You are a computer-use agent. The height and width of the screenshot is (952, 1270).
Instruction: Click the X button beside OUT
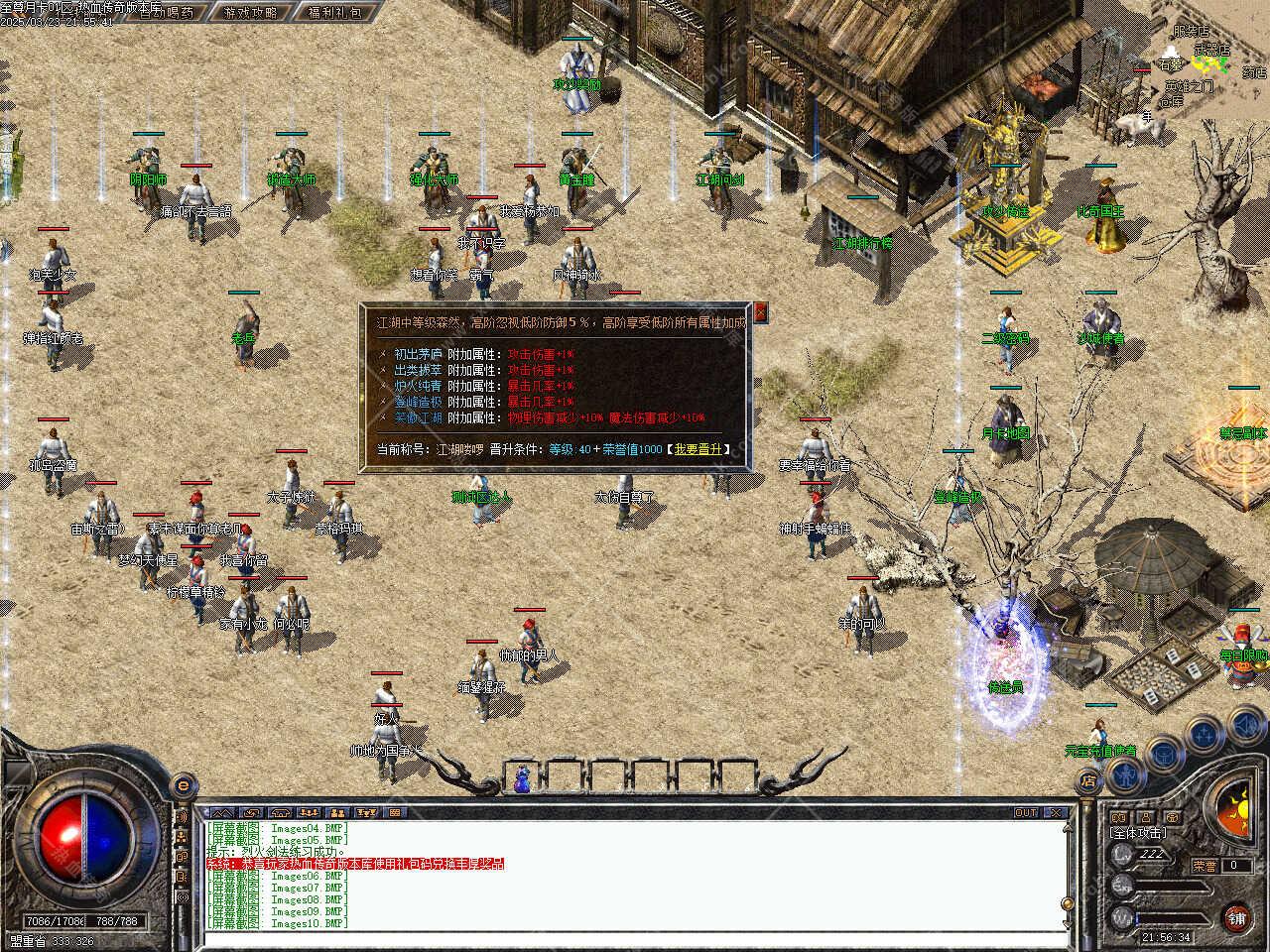pyautogui.click(x=1056, y=812)
